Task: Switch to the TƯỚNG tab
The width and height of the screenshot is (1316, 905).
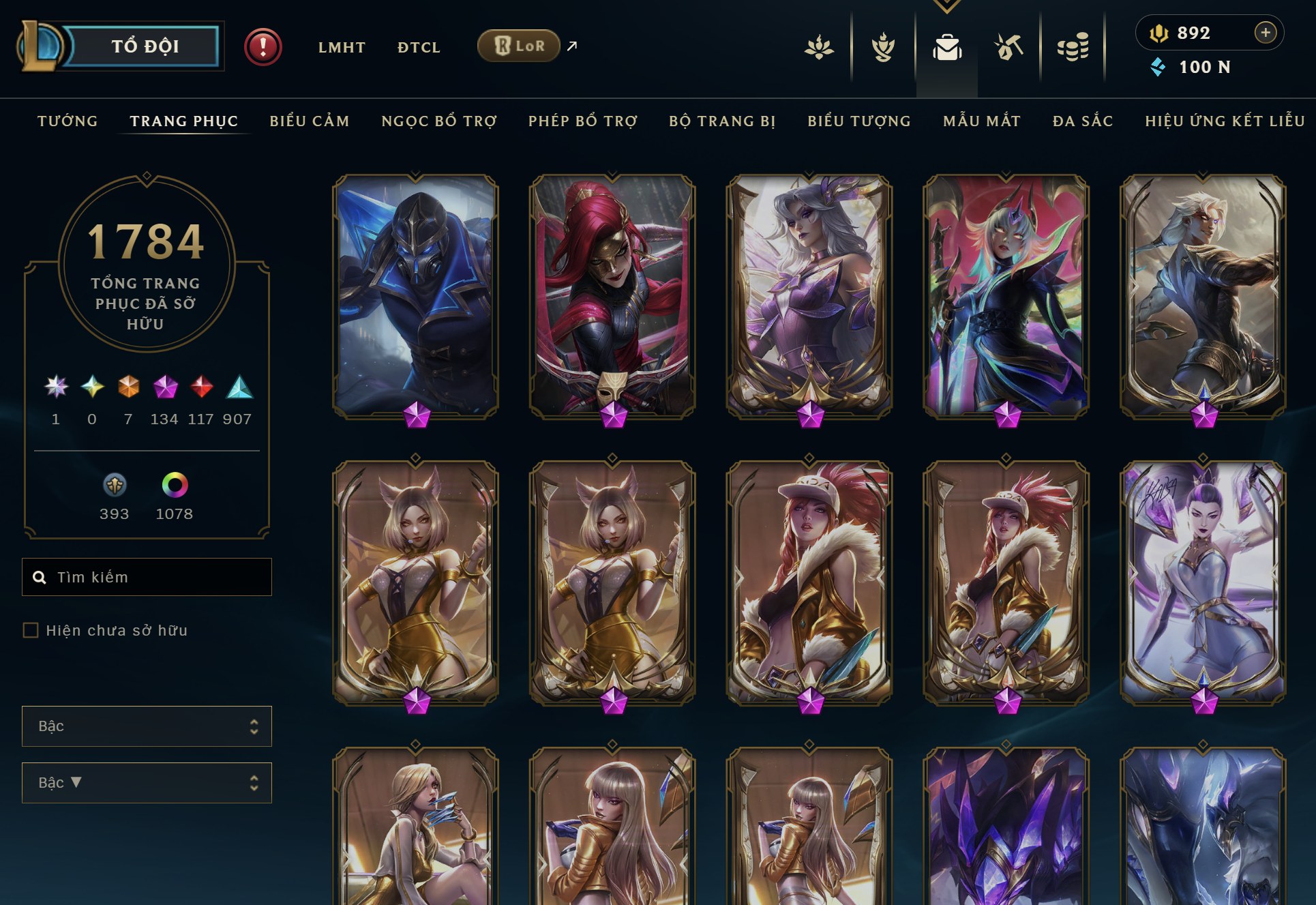Action: click(67, 121)
